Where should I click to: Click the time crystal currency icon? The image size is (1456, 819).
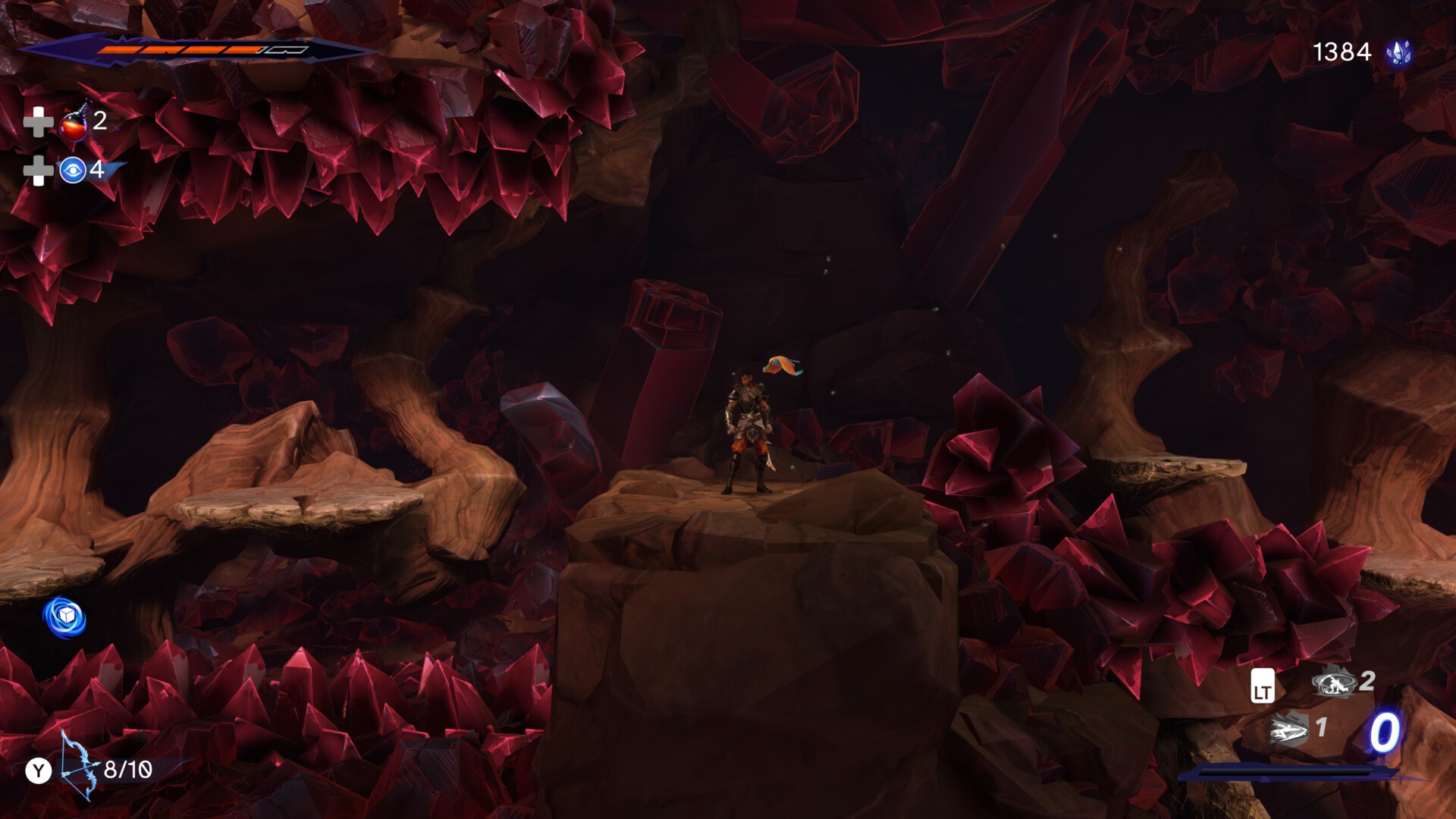[1398, 52]
